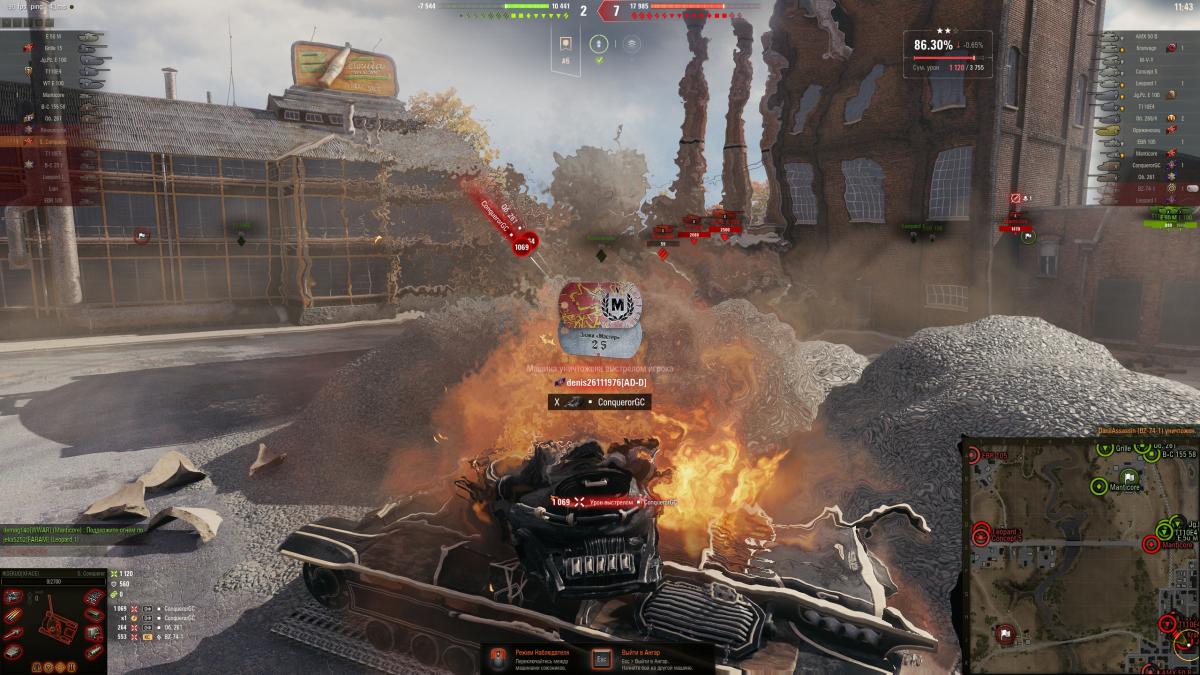The height and width of the screenshot is (675, 1200).
Task: Select the 264 damage log entry from Об. 261
Action: click(148, 627)
